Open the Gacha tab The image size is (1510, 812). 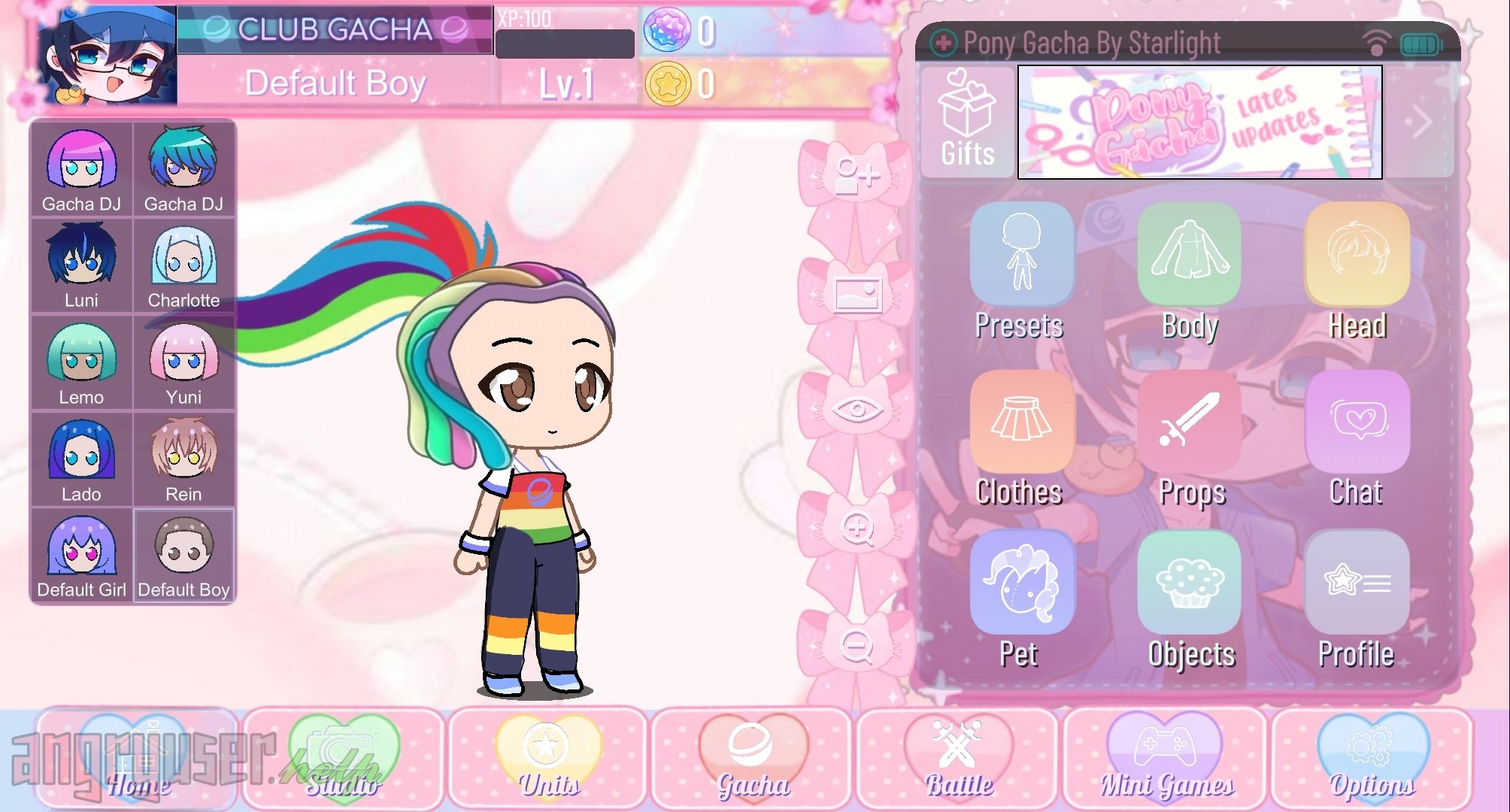point(752,758)
